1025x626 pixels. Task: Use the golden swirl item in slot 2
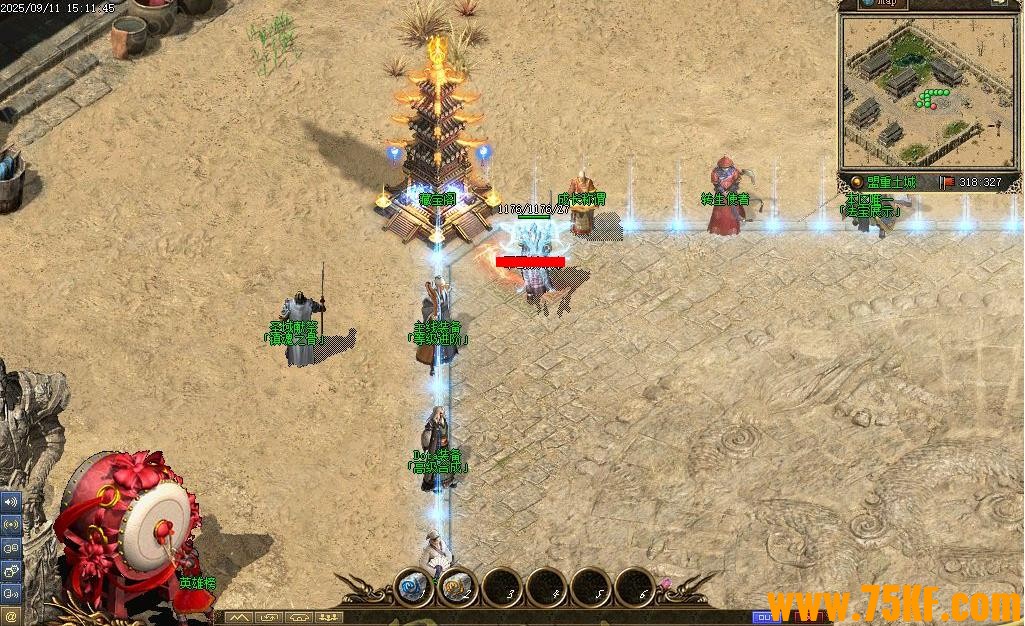click(457, 587)
